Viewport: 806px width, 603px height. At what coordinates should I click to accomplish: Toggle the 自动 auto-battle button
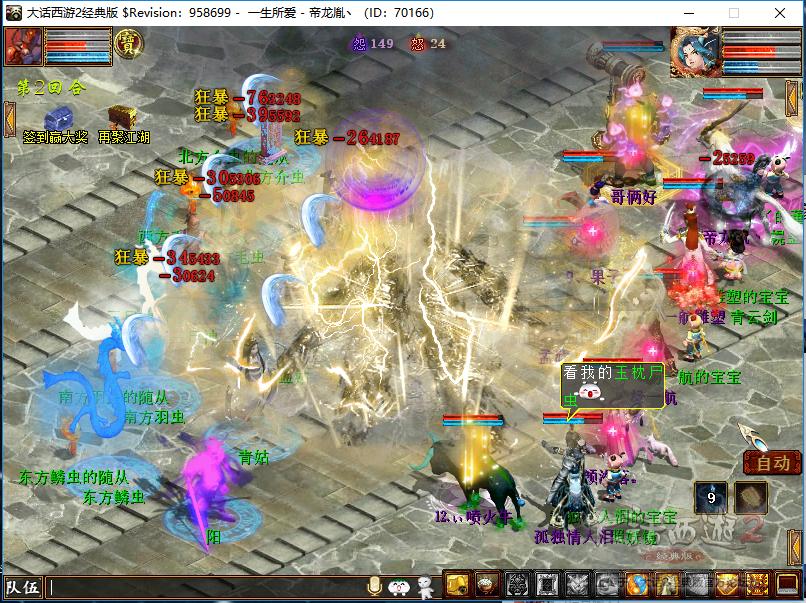772,463
